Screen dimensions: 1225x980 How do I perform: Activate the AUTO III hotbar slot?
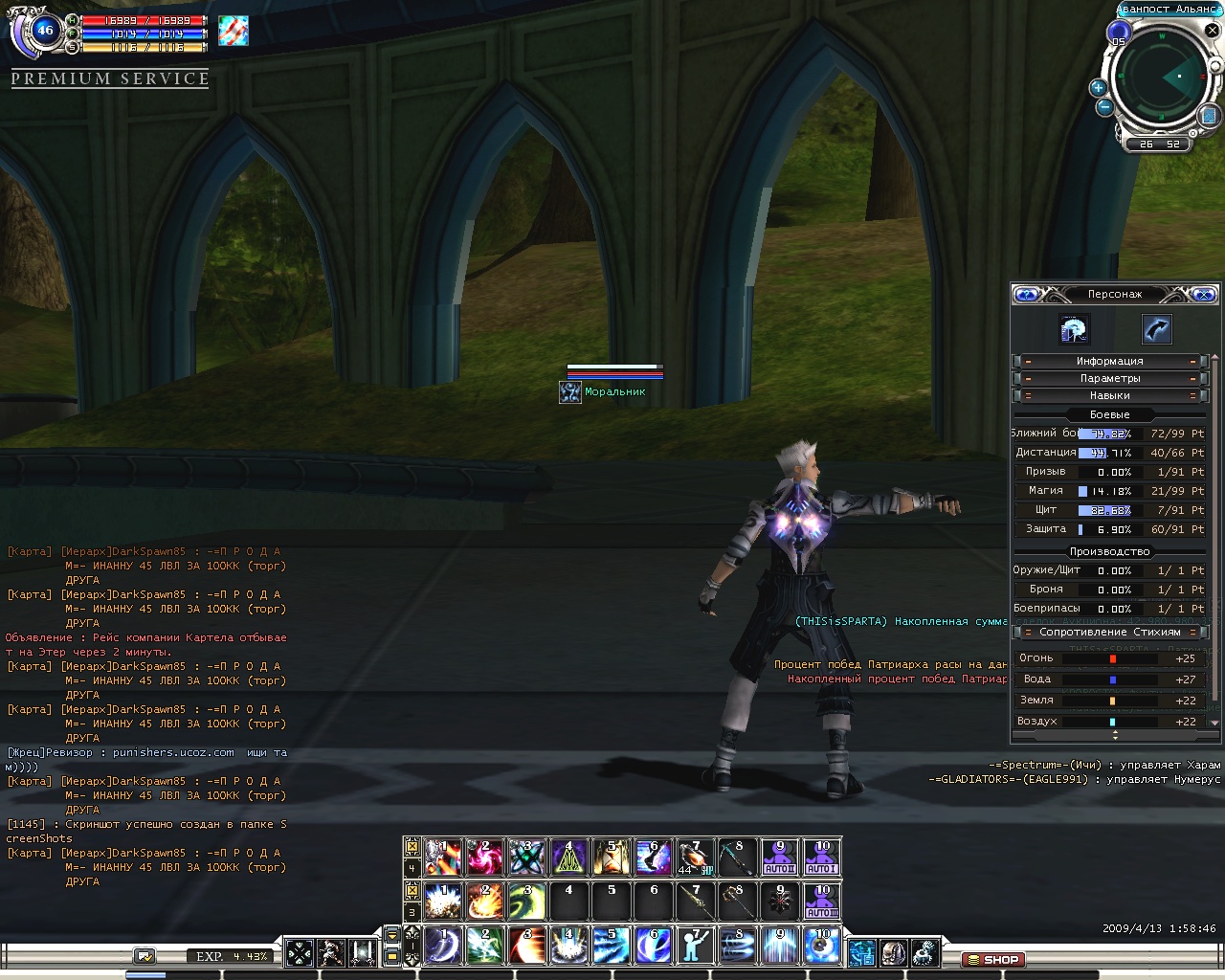pos(822,902)
